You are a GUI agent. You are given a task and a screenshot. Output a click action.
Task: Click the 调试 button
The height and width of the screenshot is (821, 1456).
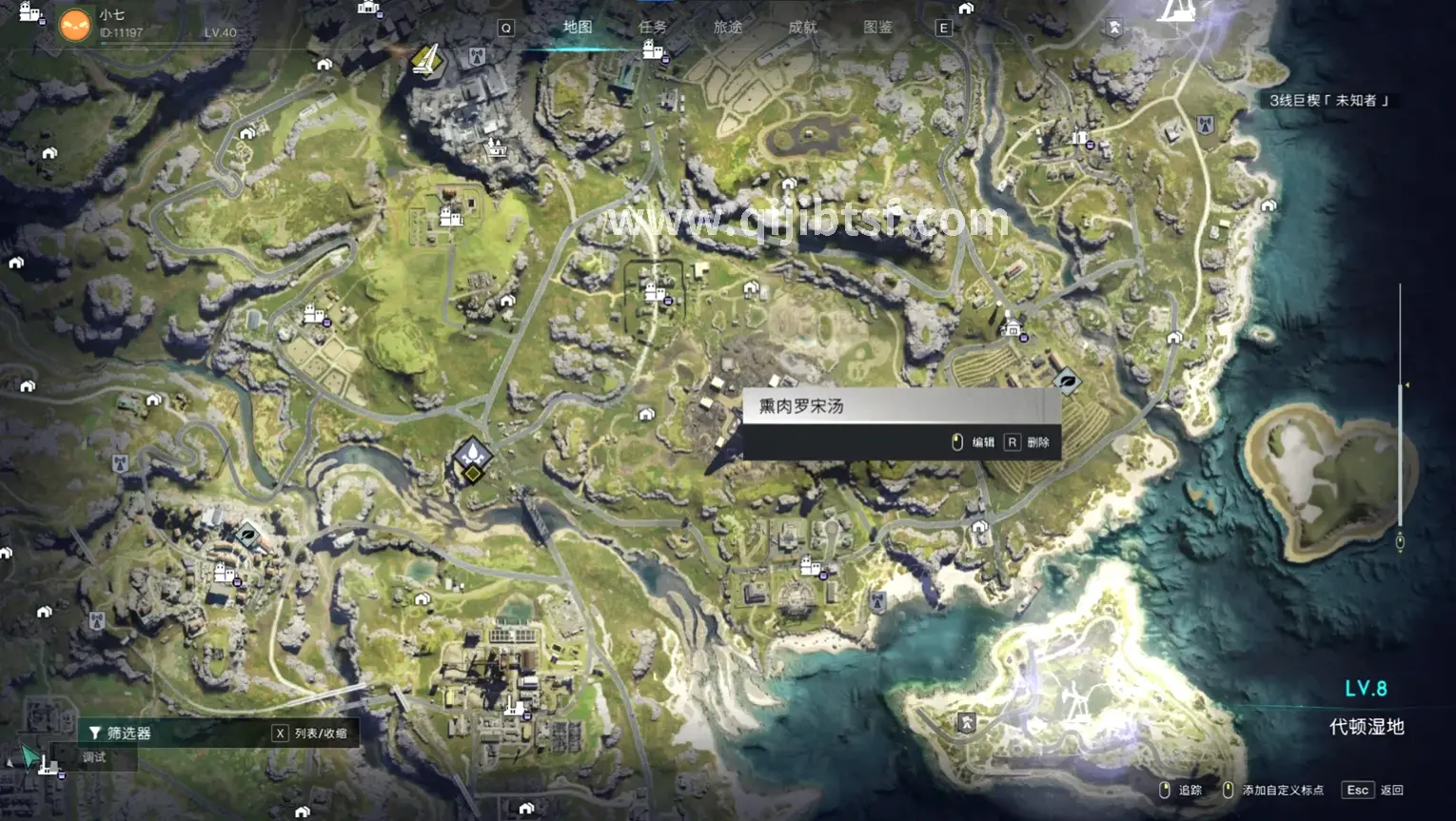tap(94, 757)
